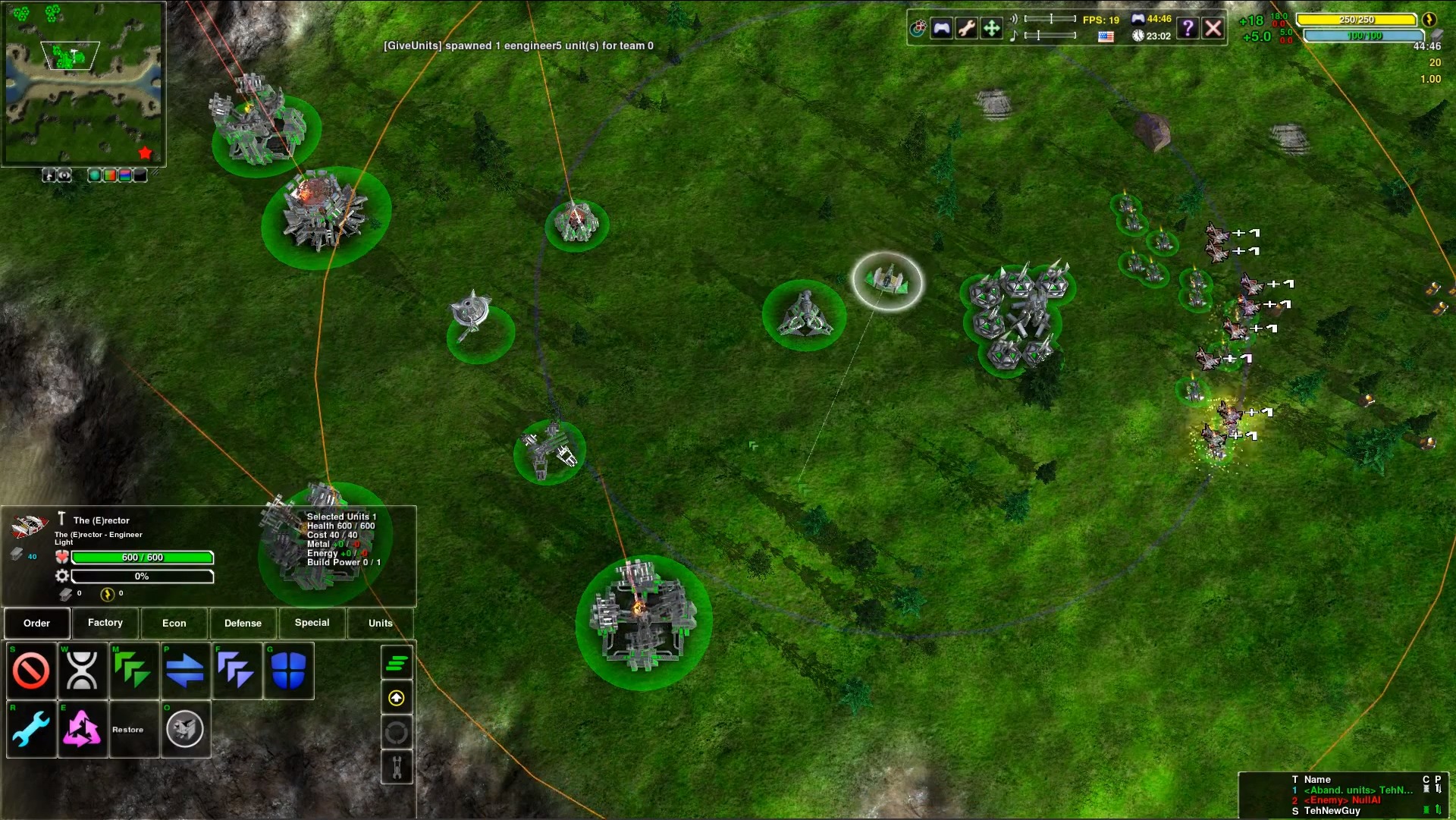The width and height of the screenshot is (1456, 820).
Task: Show the Special build tab
Action: 312,623
